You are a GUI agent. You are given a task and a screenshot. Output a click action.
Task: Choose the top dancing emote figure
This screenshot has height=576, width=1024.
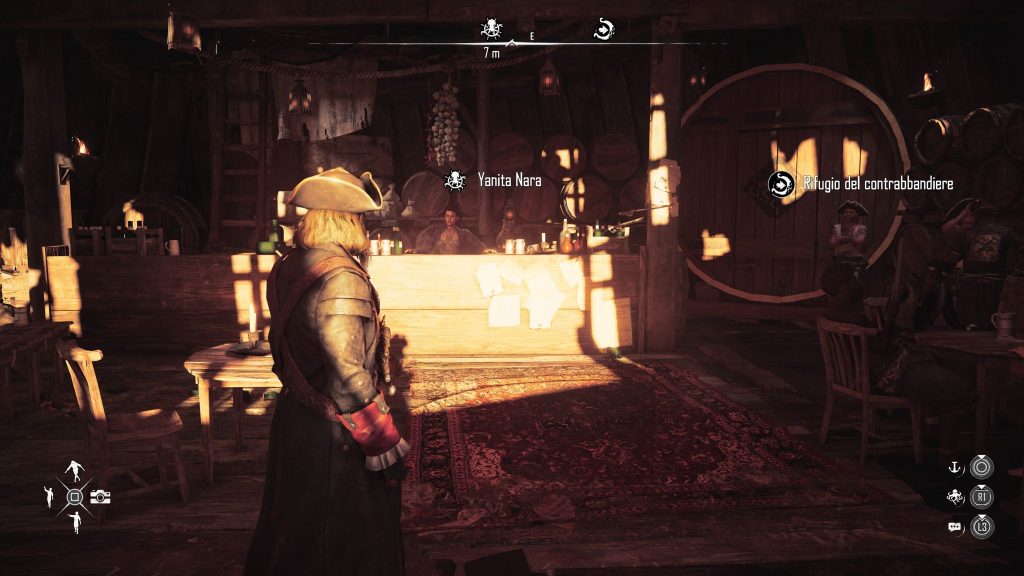pyautogui.click(x=75, y=472)
